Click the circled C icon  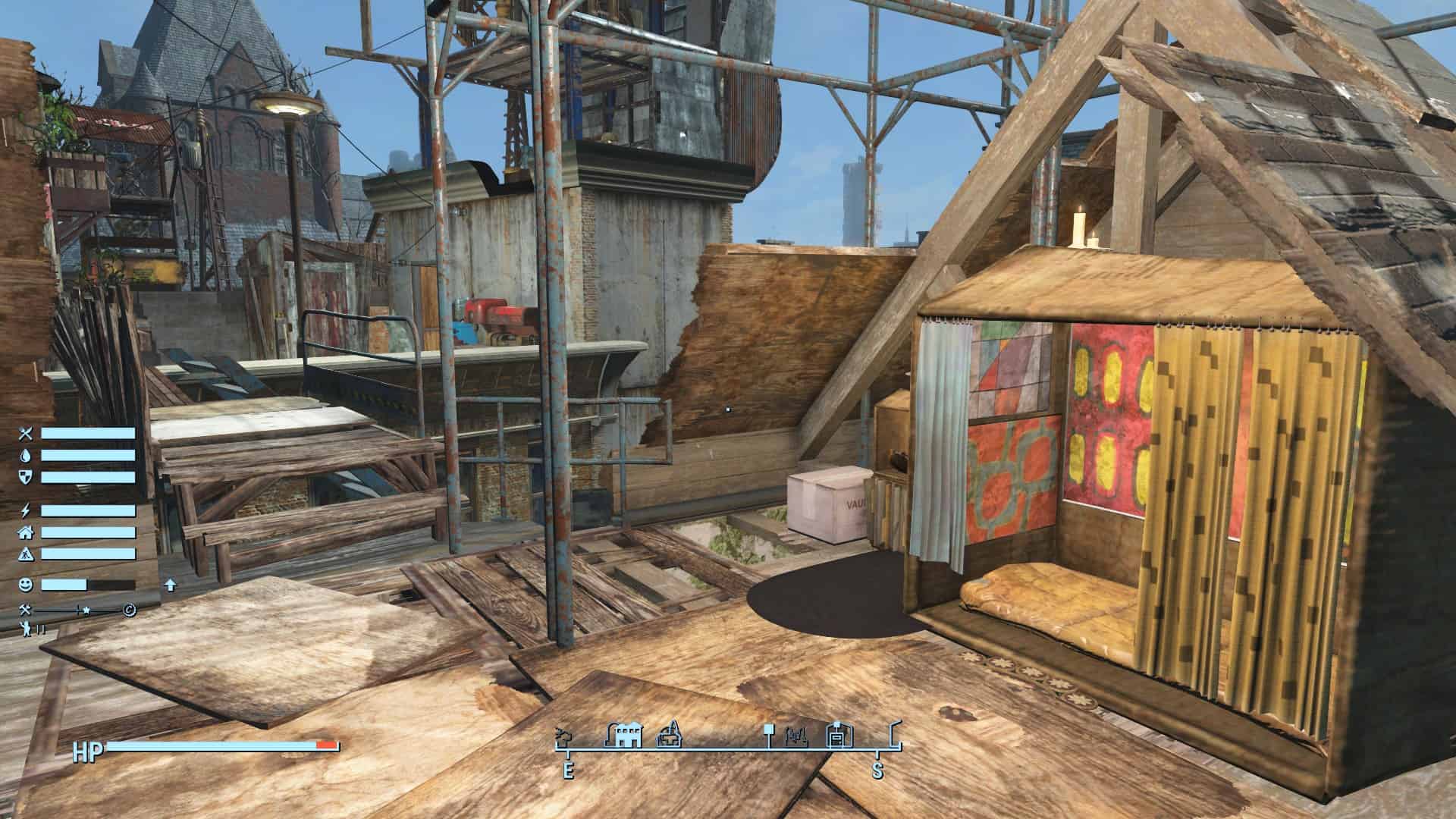point(130,610)
